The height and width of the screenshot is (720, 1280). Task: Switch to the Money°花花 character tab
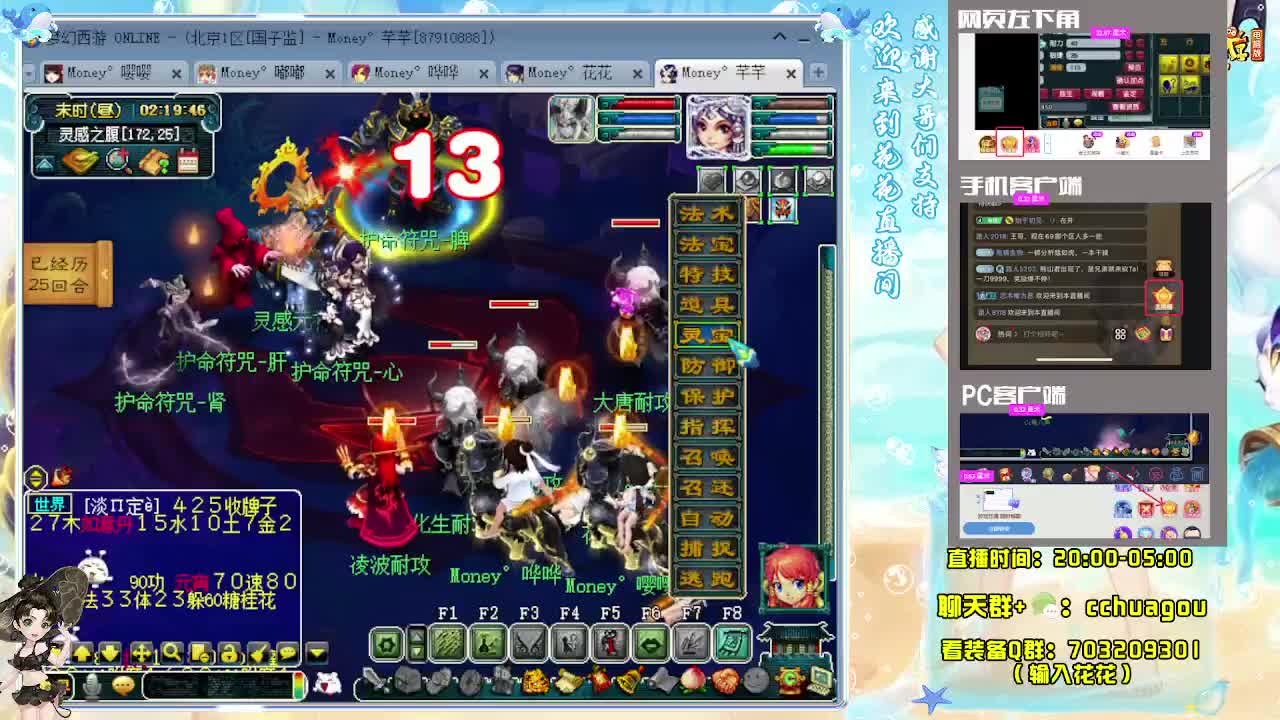click(565, 72)
